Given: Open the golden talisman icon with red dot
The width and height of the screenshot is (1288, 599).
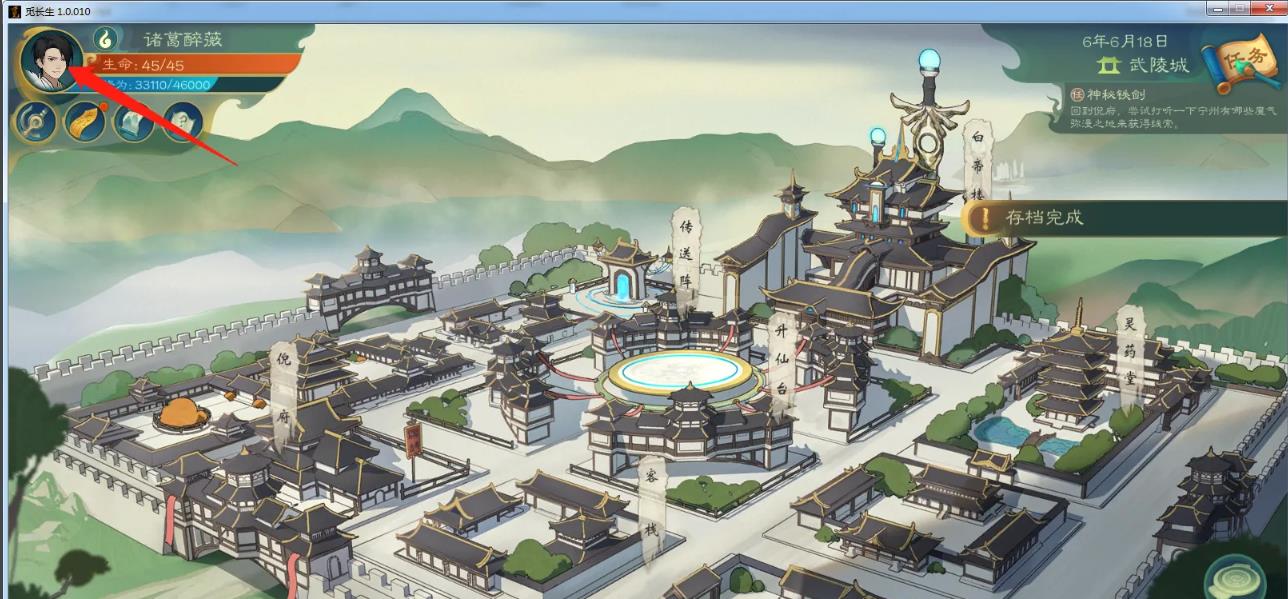Looking at the screenshot, I should point(84,122).
